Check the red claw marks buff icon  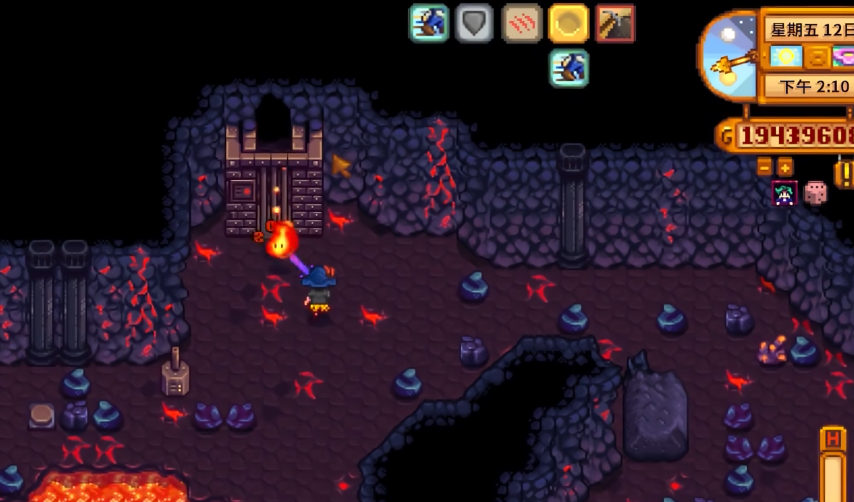coord(521,23)
